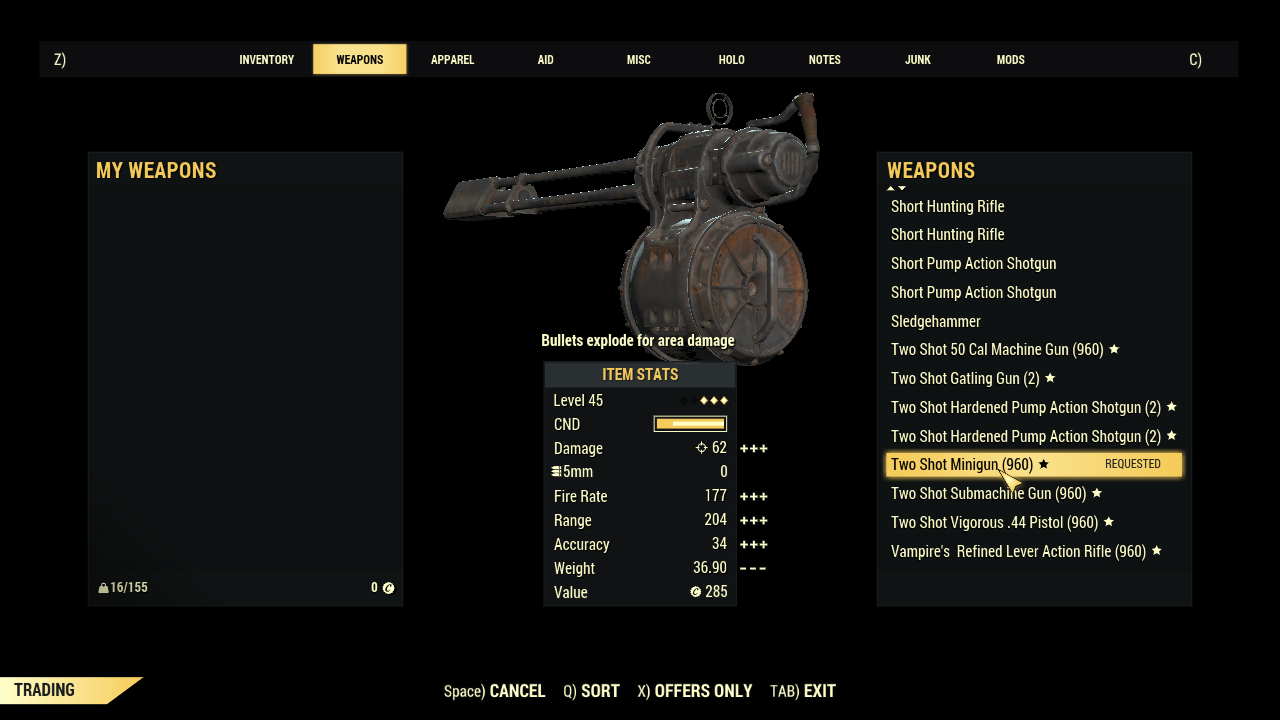The height and width of the screenshot is (720, 1280).
Task: Select the Two Shot Submachine Gun
Action: point(988,494)
